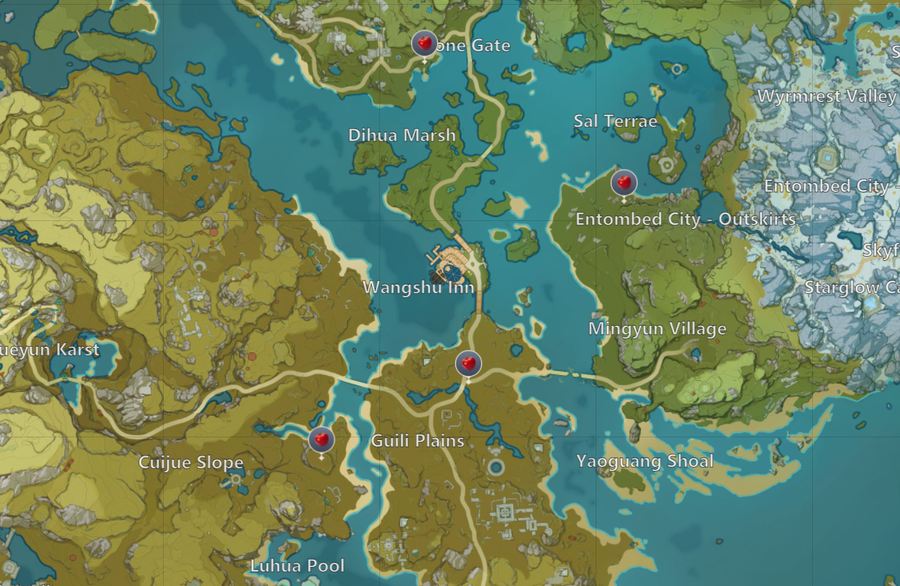Select the red marker at Stone Gate

click(424, 44)
